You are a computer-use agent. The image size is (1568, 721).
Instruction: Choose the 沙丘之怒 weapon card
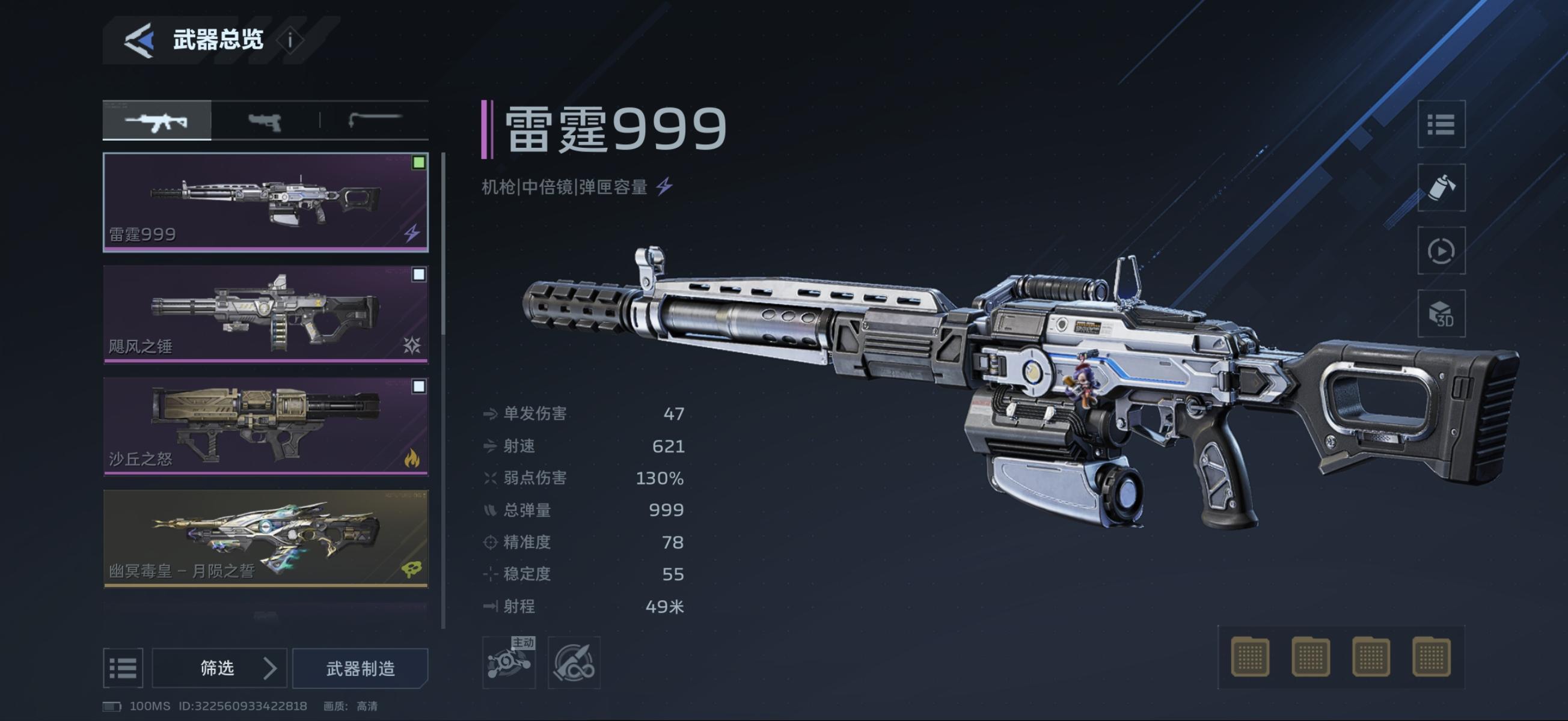(265, 425)
